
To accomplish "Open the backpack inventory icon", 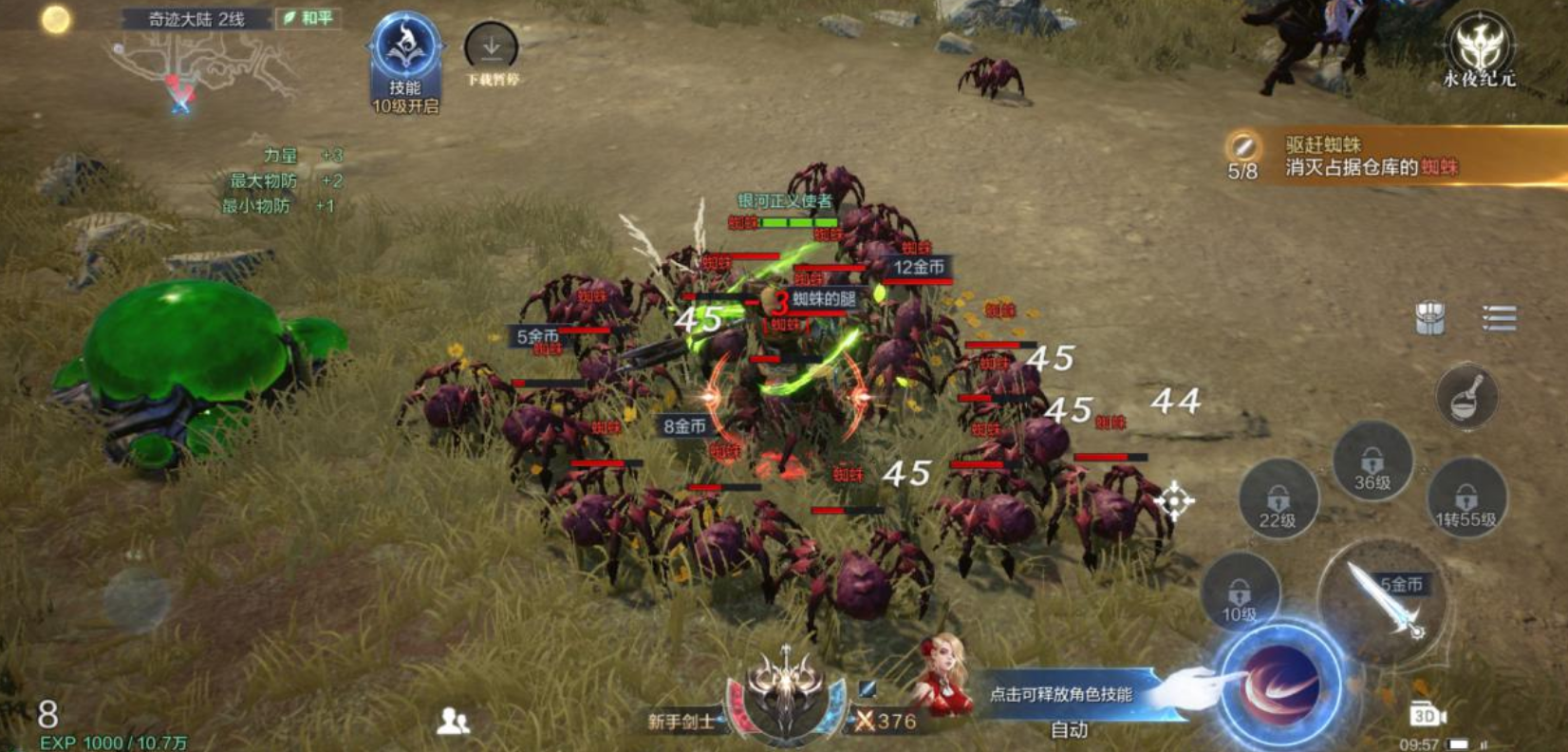I will click(1430, 319).
